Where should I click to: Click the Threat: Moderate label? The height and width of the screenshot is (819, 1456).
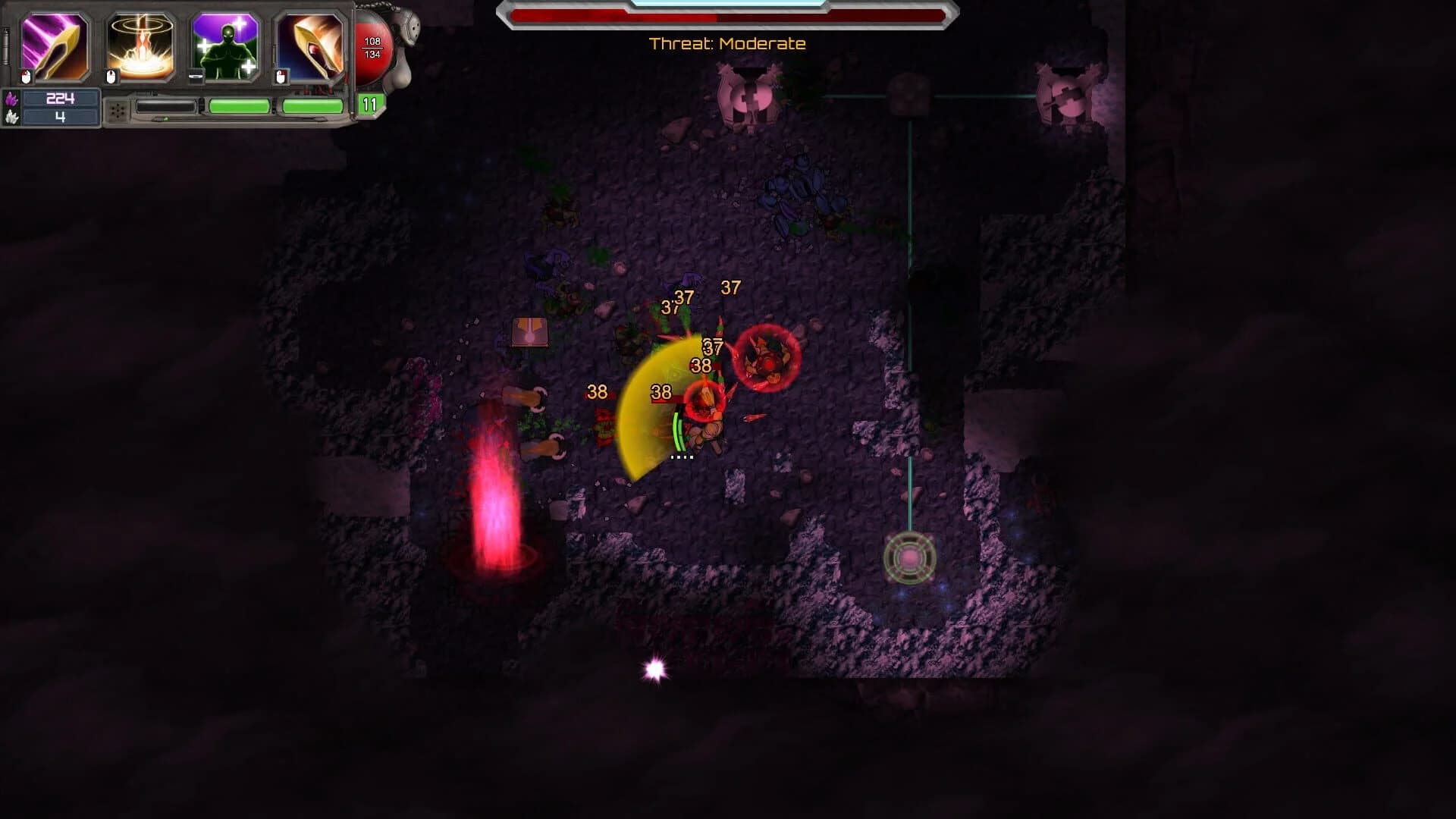728,44
